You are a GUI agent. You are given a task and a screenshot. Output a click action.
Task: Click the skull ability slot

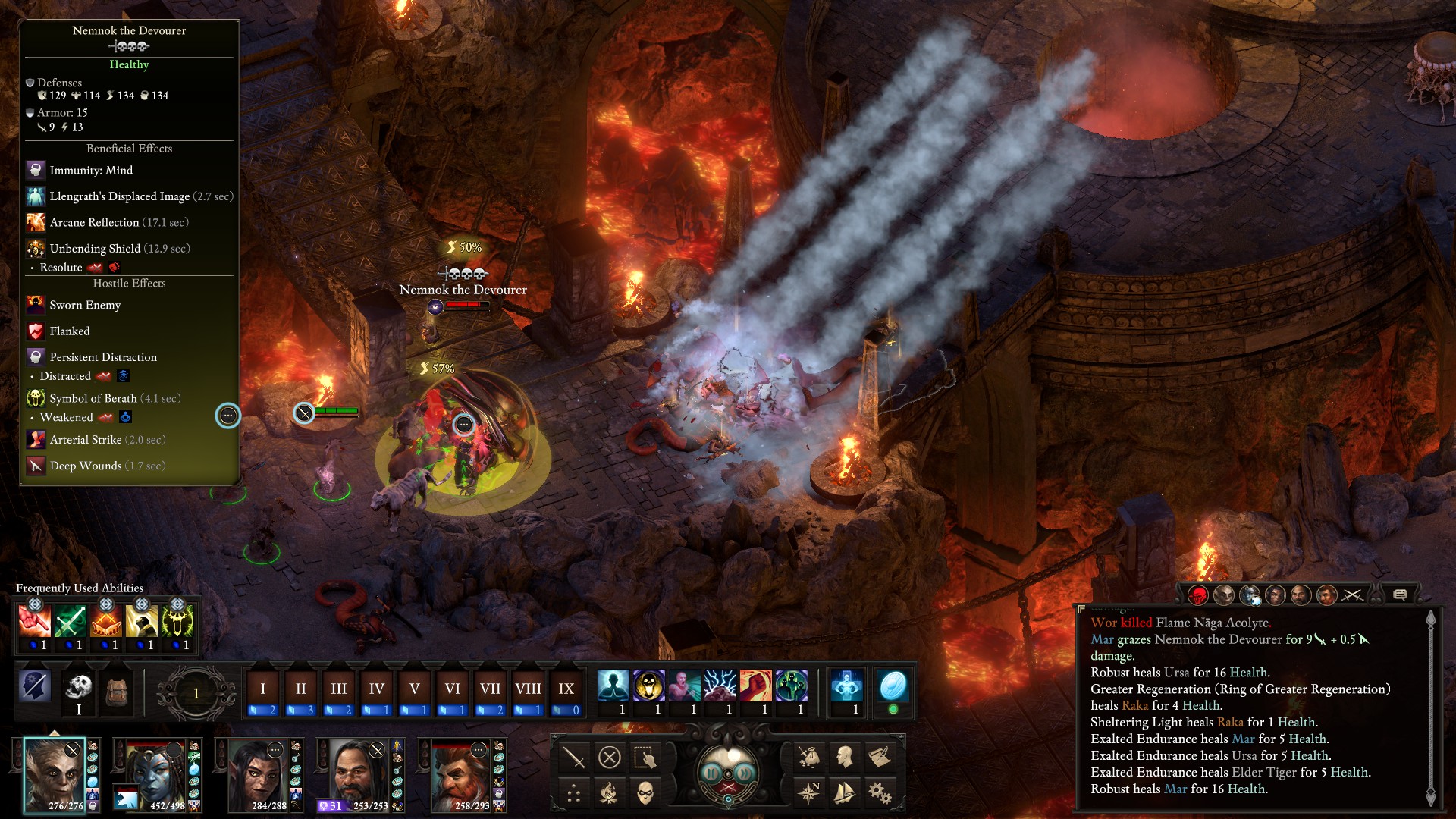click(x=78, y=688)
